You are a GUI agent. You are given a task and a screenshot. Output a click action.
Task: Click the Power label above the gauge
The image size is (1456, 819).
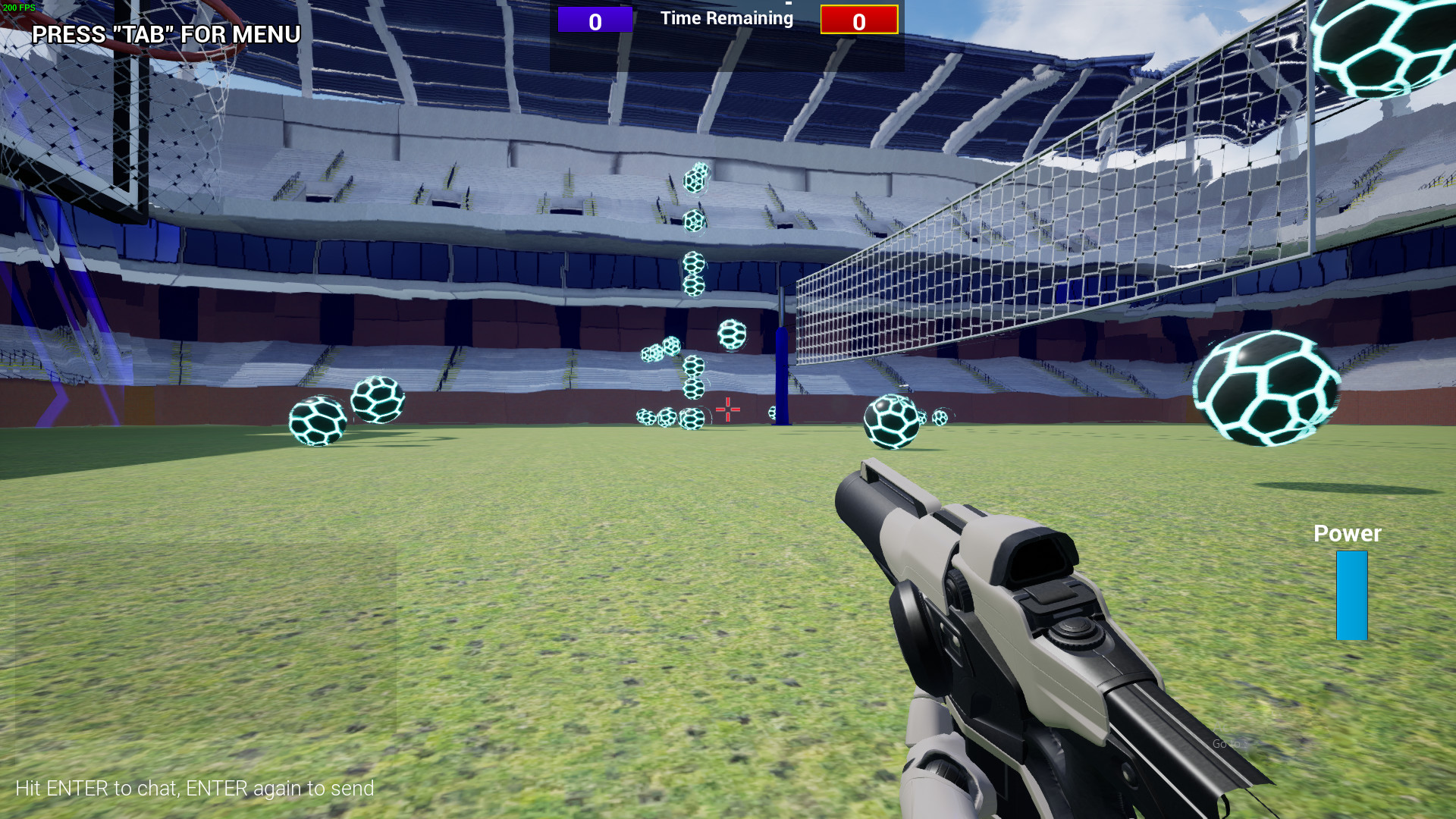coord(1347,534)
